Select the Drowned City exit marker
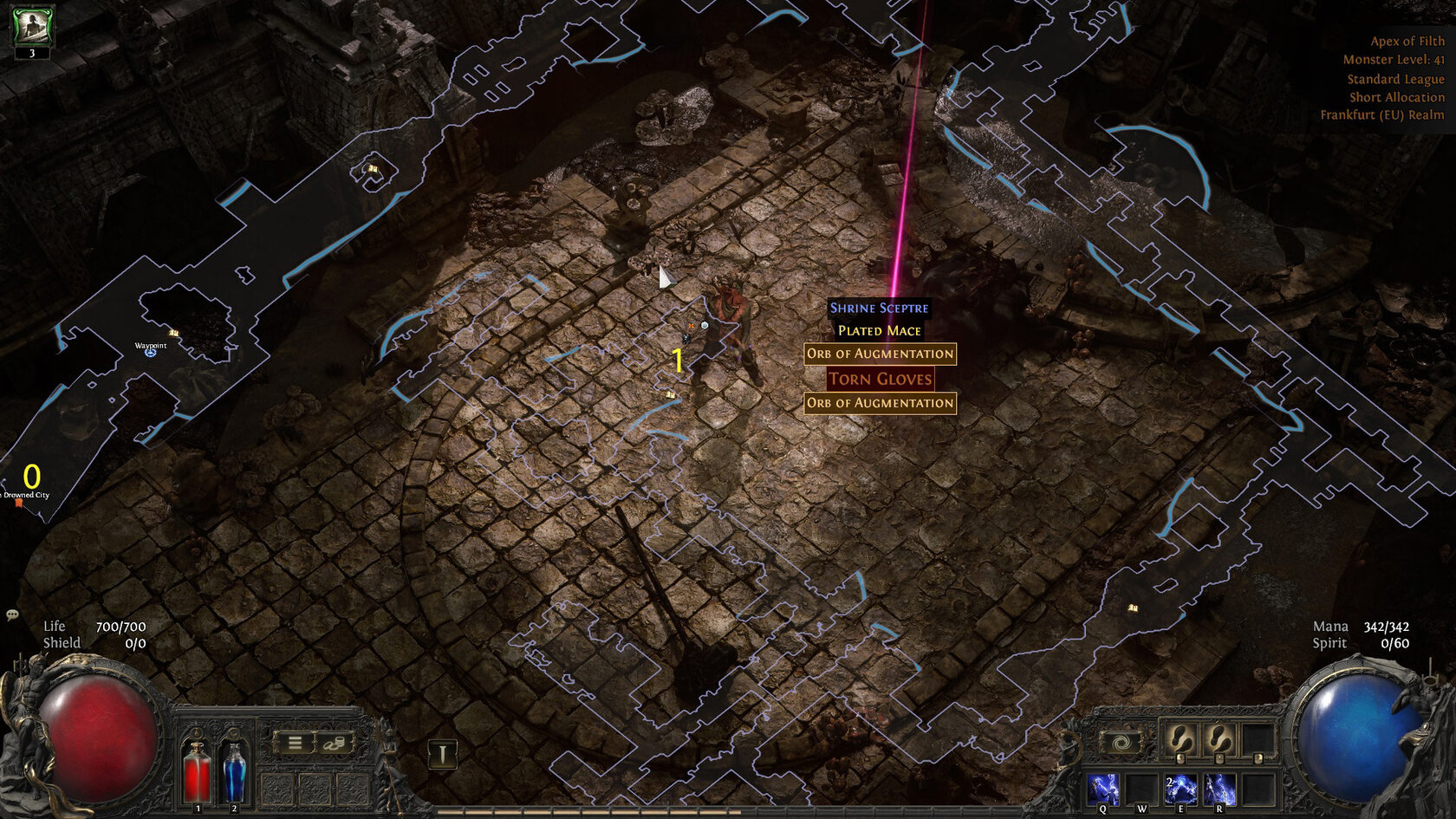 click(19, 503)
